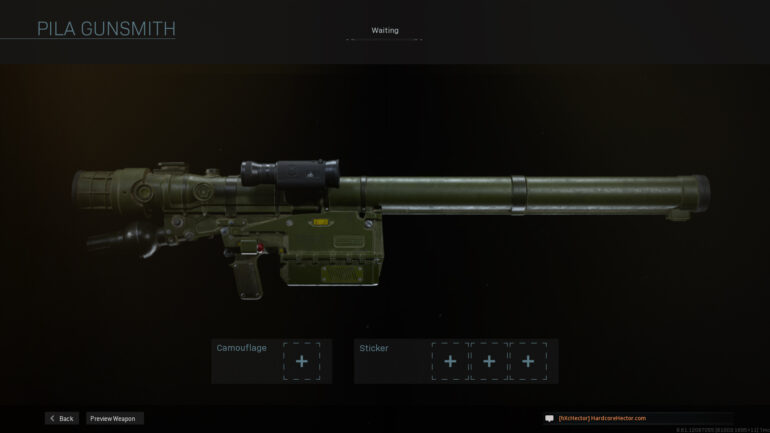Open the Preview Weapon view

coord(113,418)
